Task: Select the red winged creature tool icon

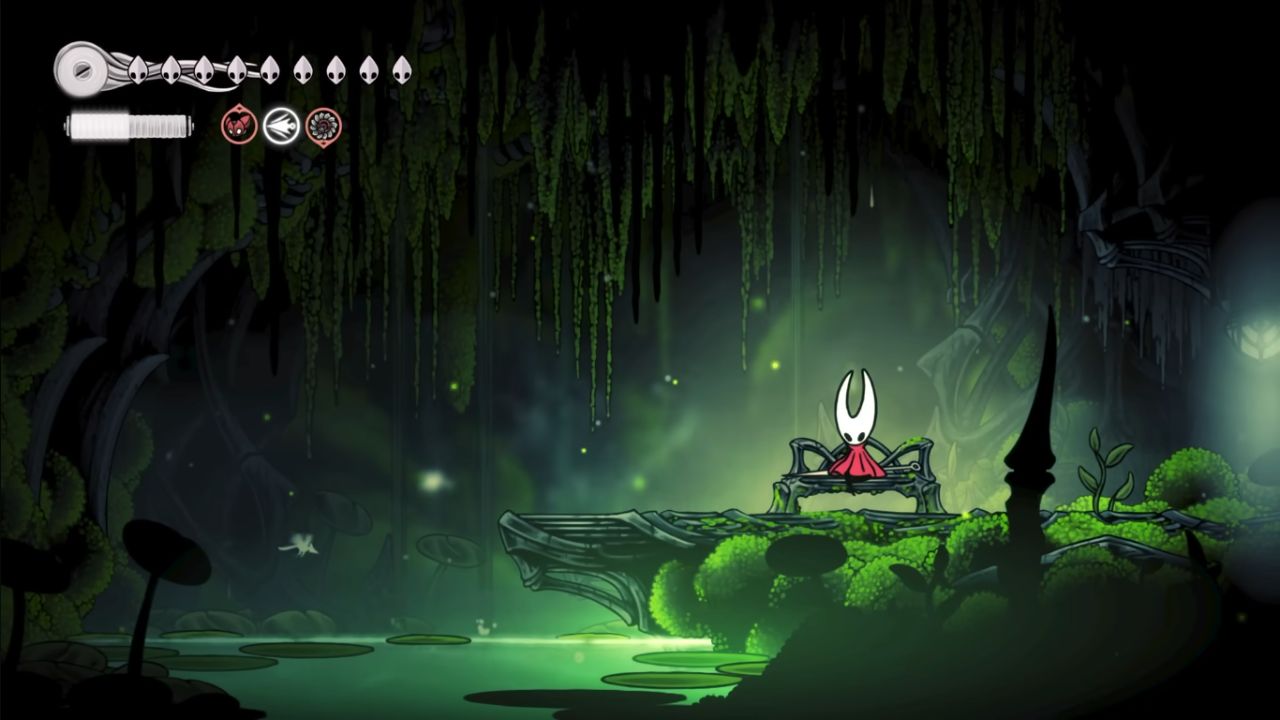Action: [x=239, y=126]
